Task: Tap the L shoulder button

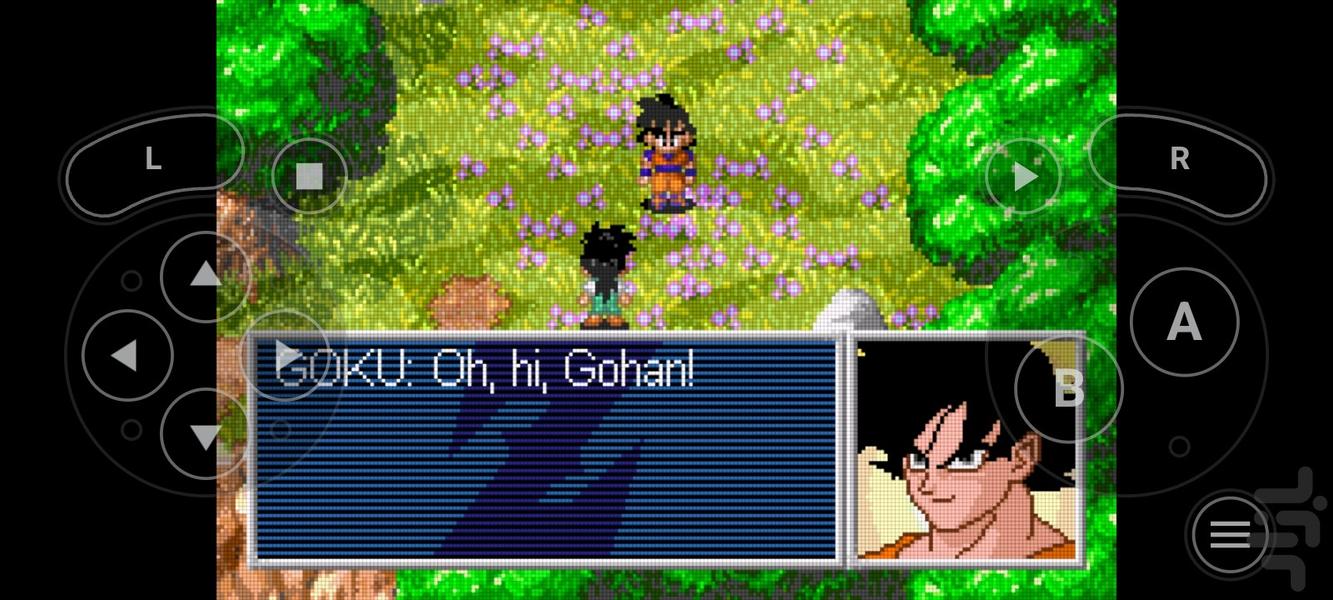Action: (152, 160)
